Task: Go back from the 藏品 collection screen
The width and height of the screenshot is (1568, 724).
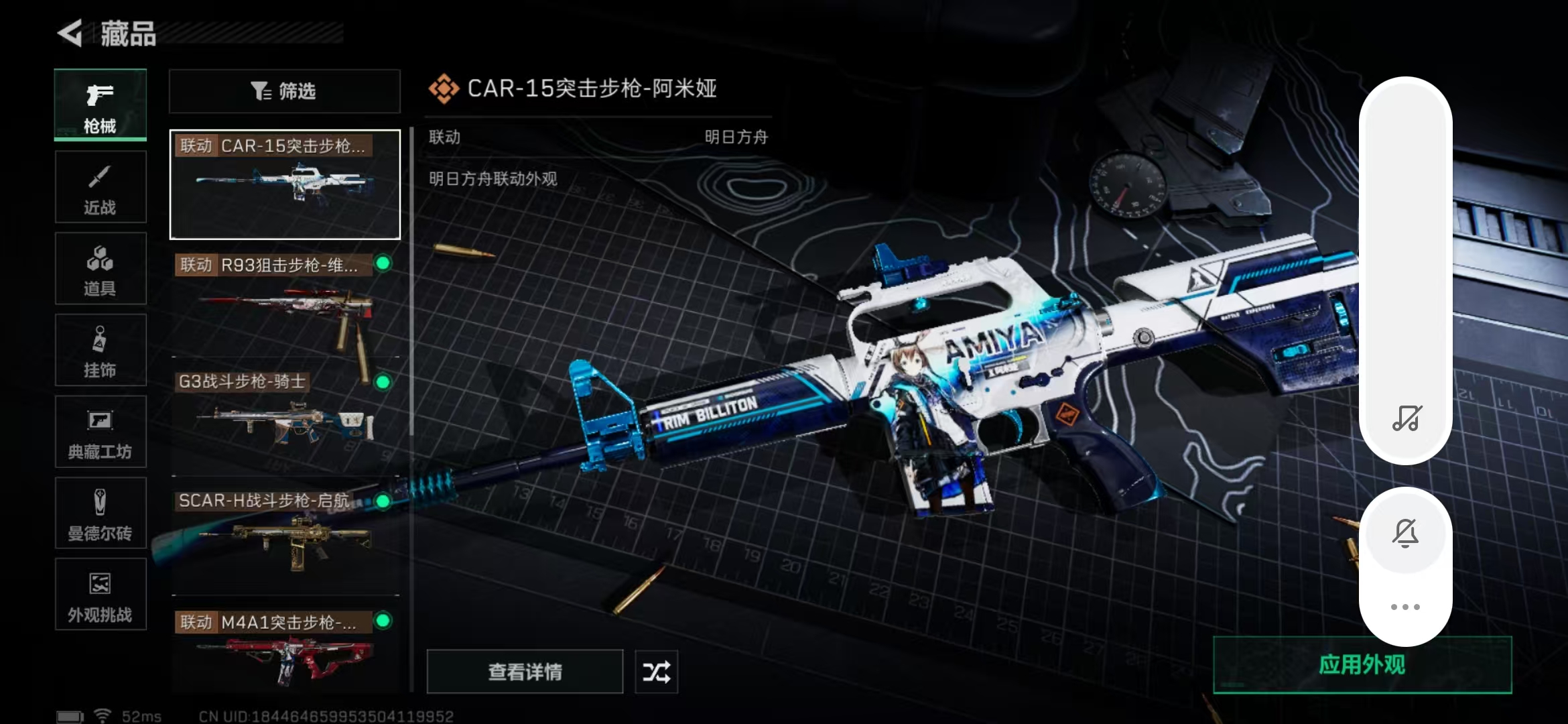Action: click(70, 33)
